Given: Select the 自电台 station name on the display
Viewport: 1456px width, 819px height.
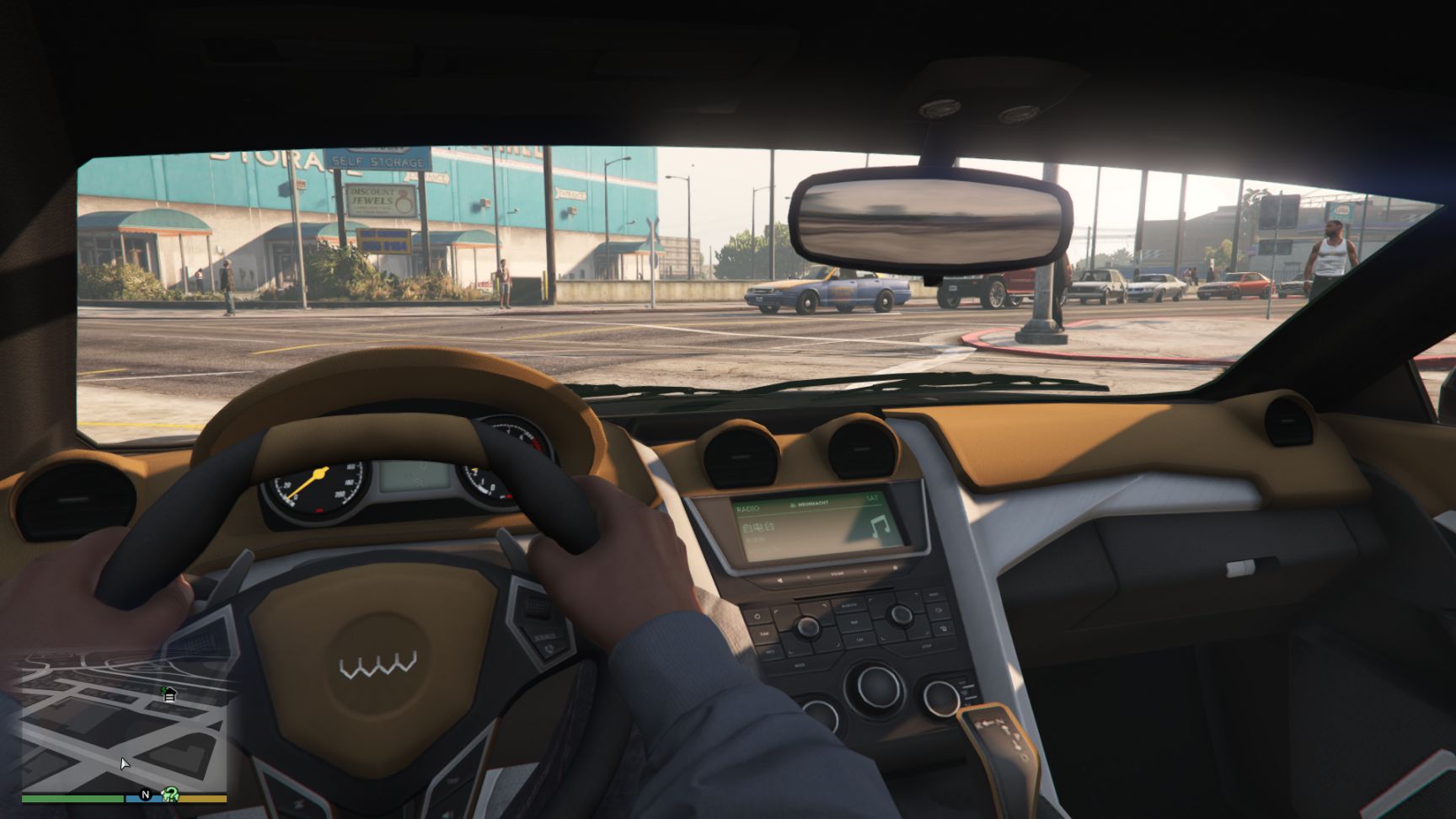Looking at the screenshot, I should 757,526.
